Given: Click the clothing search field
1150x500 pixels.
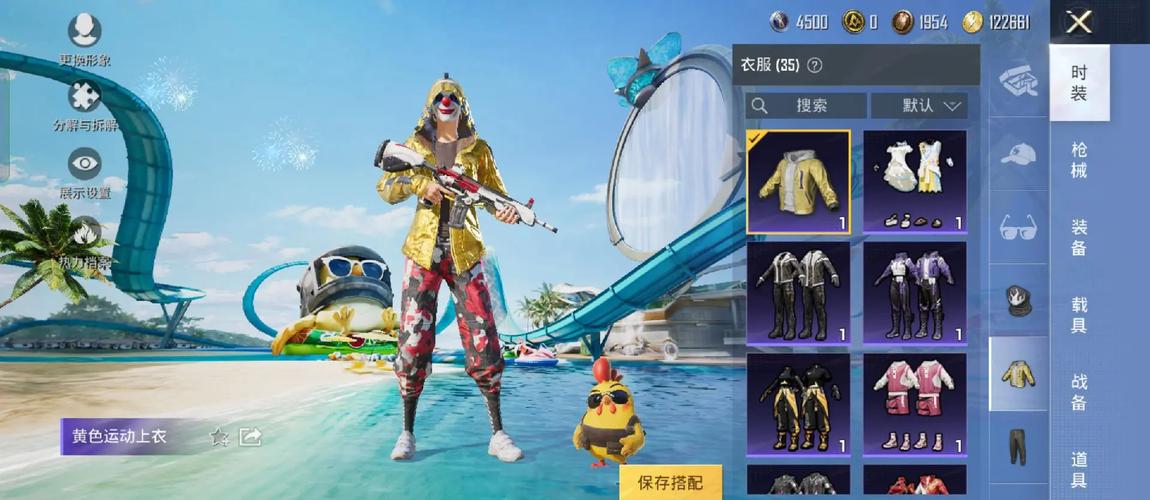Looking at the screenshot, I should (806, 105).
